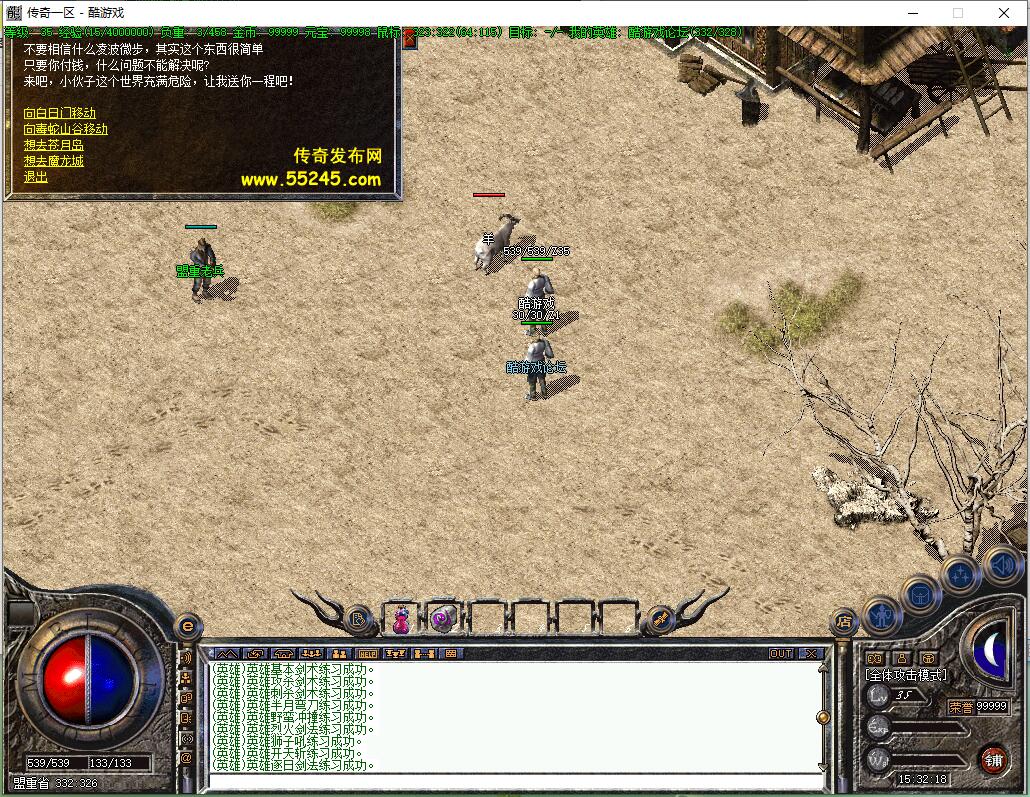Open the bag inventory round button
1030x797 pixels.
coord(919,595)
